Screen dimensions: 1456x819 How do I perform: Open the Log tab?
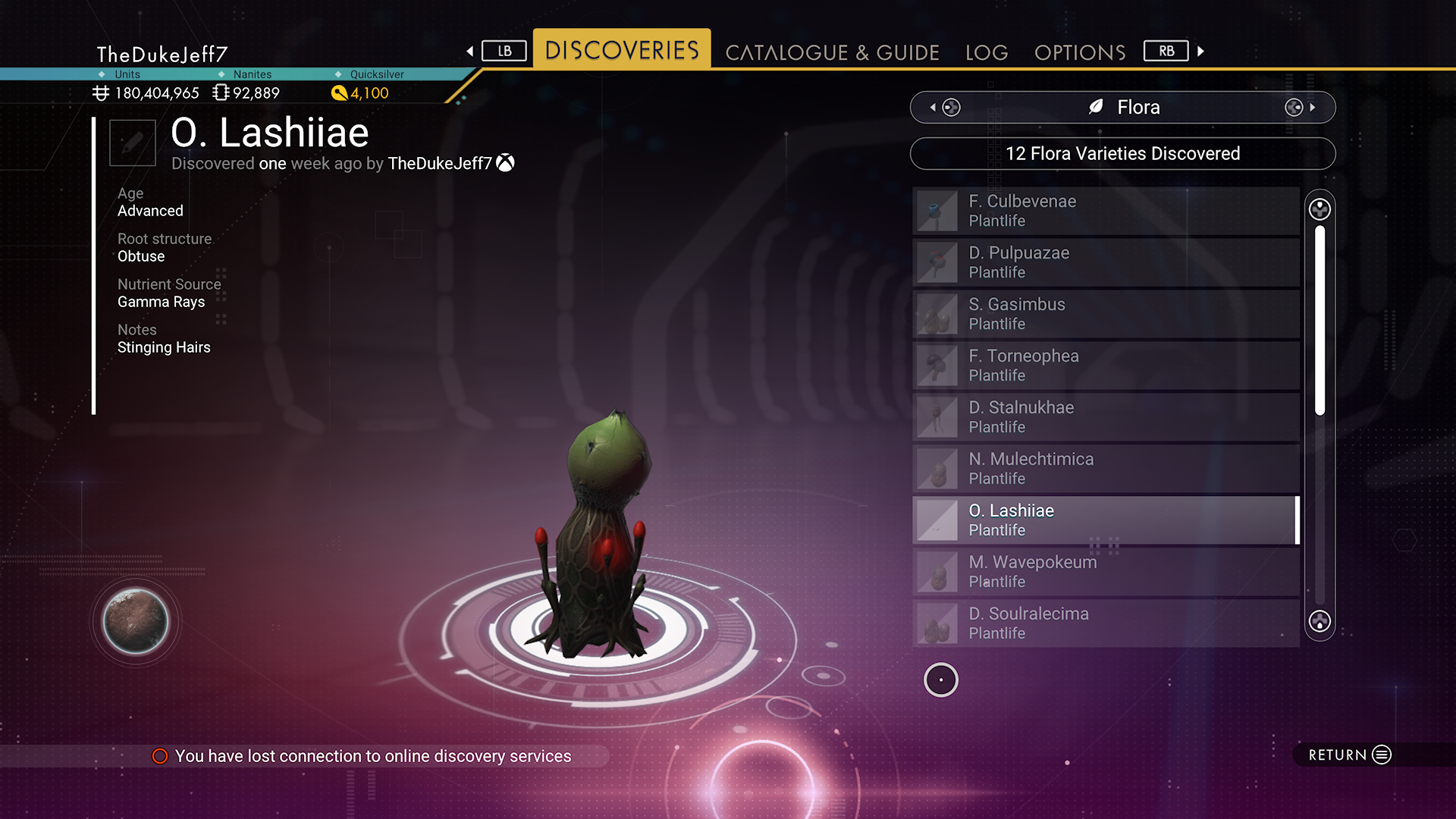tap(987, 52)
